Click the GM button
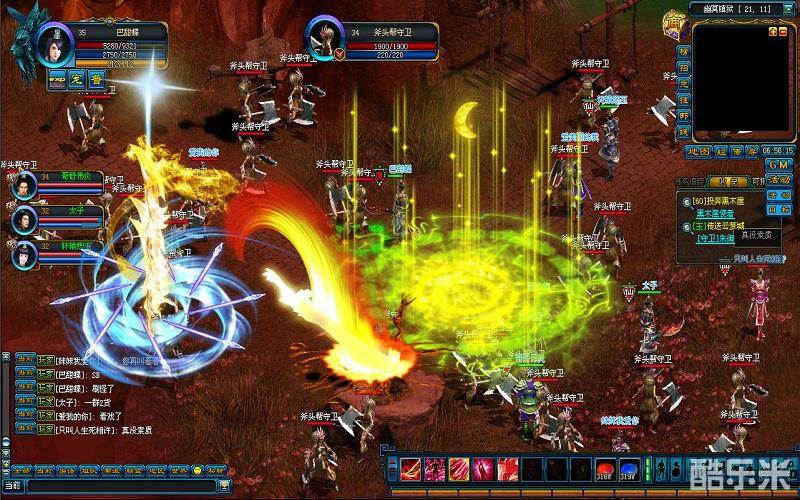The height and width of the screenshot is (500, 800). pos(780,163)
